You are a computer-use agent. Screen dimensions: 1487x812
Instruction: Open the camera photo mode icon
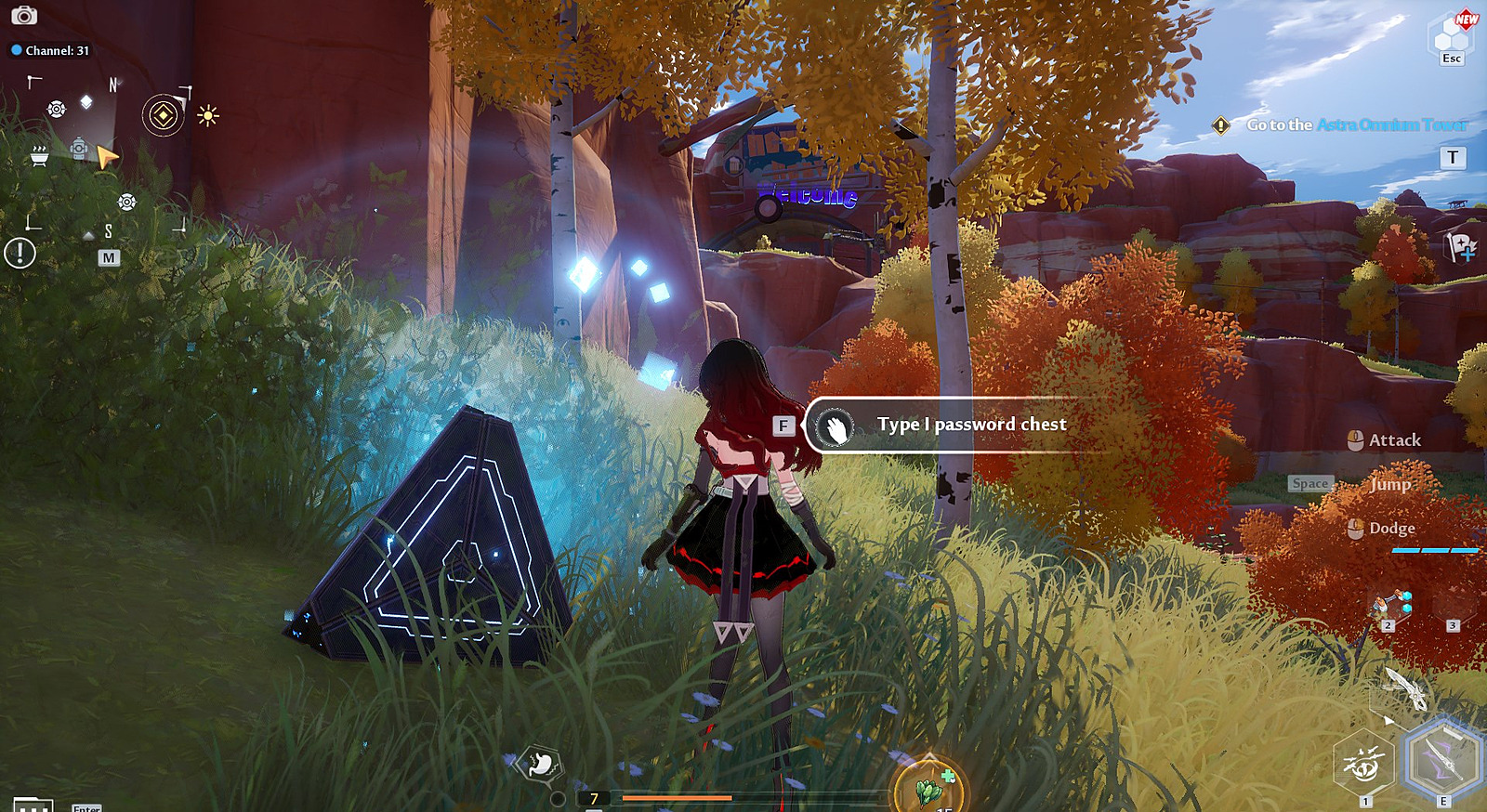pos(23,16)
